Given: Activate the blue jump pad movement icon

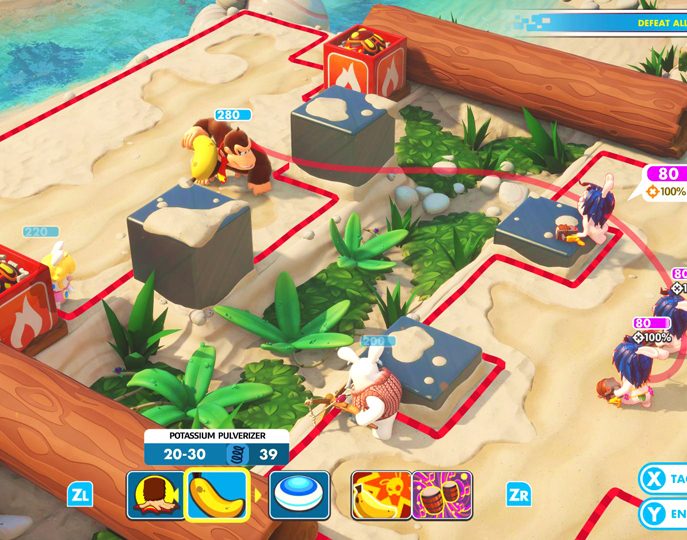Looking at the screenshot, I should tap(299, 495).
